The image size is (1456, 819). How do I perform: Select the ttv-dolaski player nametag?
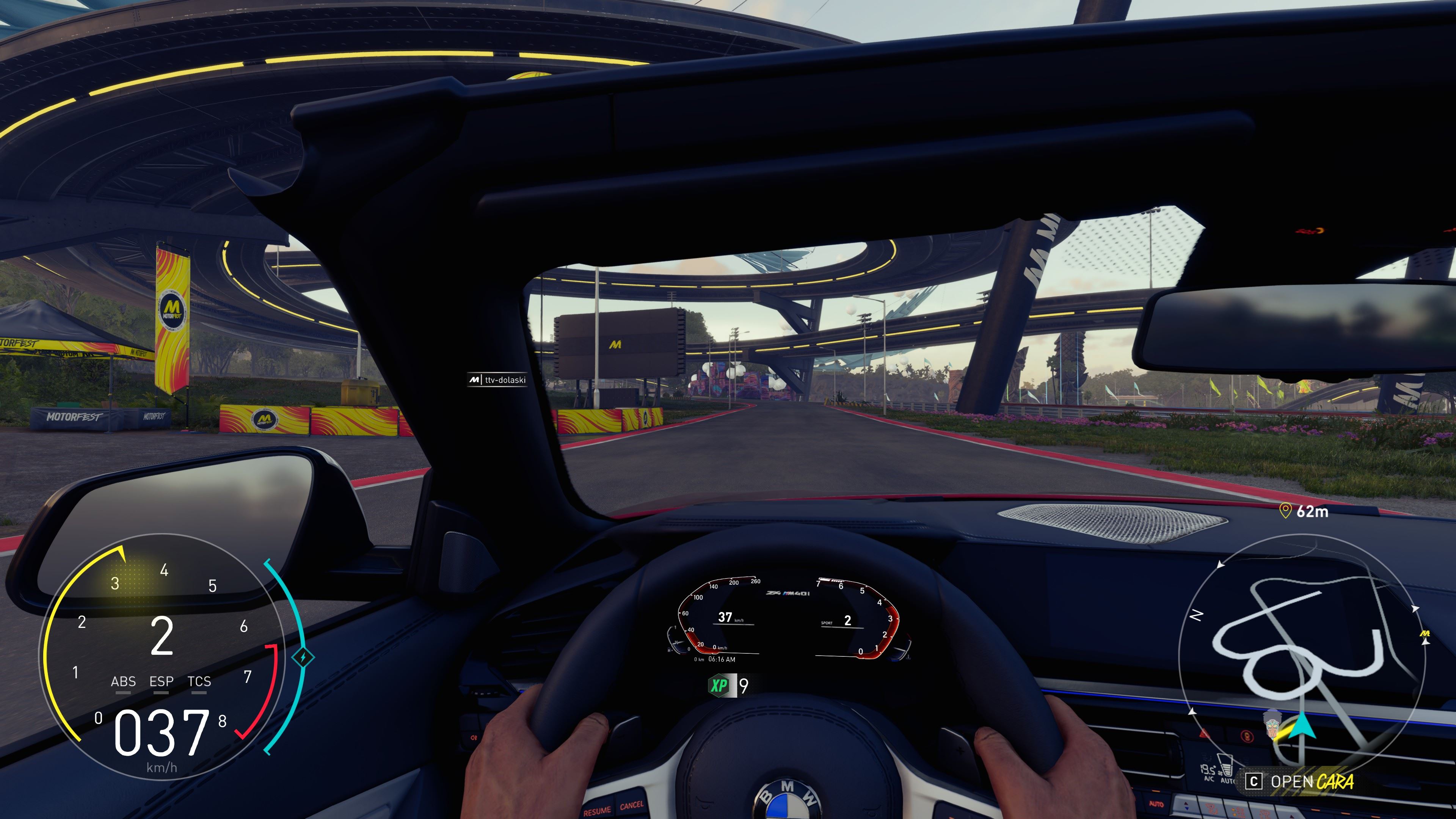(498, 380)
